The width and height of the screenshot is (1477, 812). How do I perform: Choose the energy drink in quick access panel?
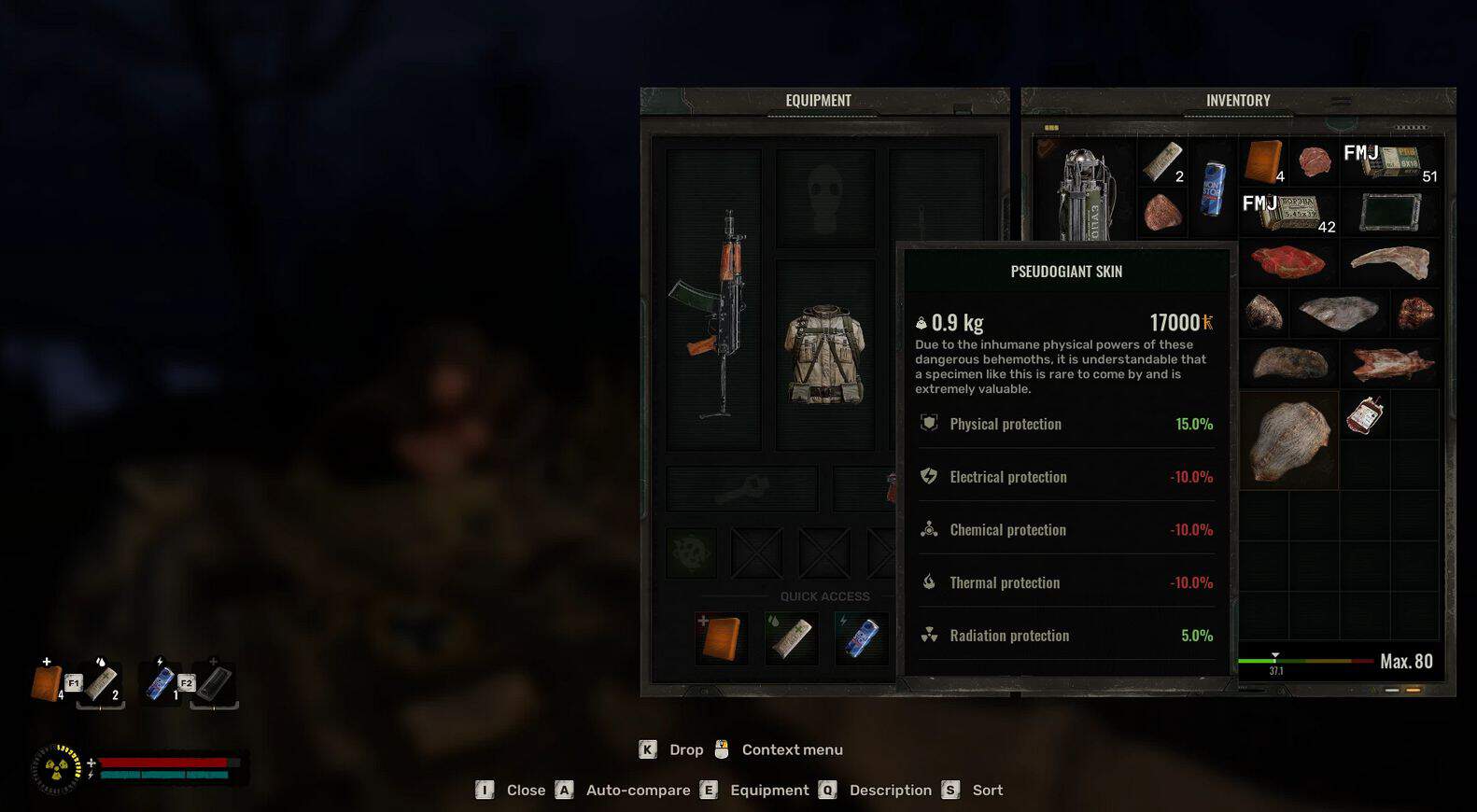860,638
